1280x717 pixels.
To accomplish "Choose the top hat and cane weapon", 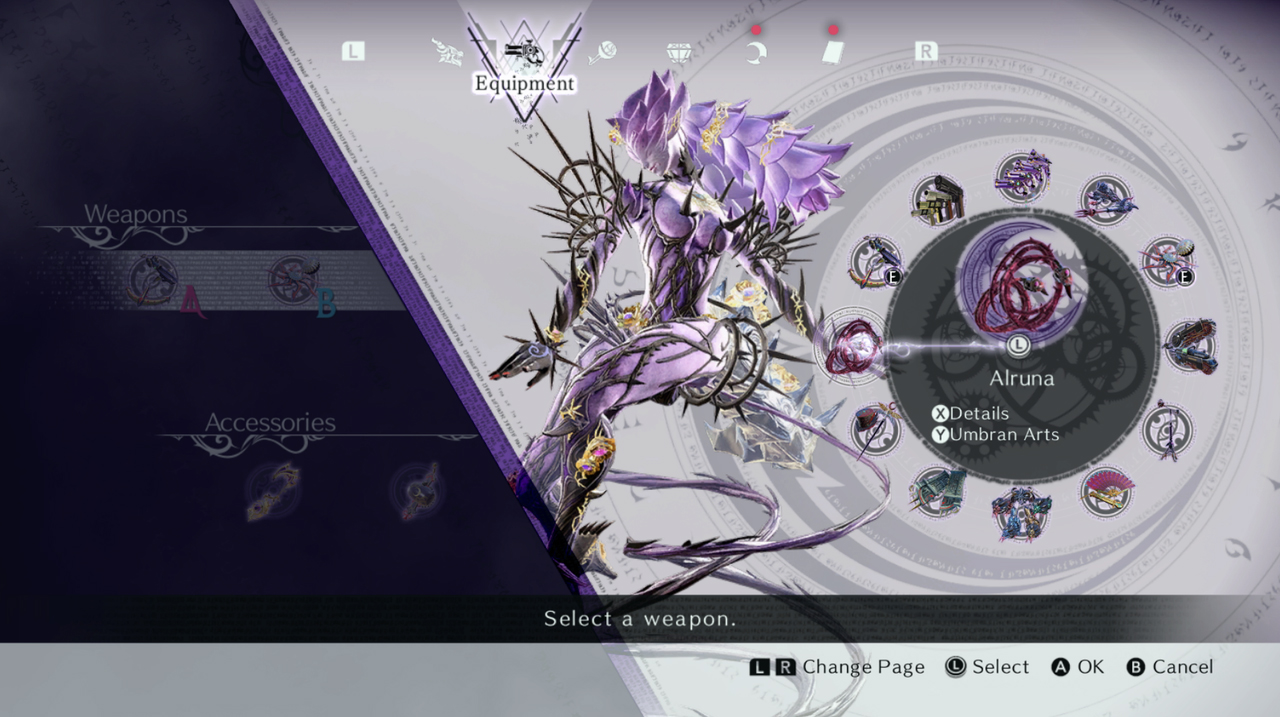I will click(x=876, y=428).
